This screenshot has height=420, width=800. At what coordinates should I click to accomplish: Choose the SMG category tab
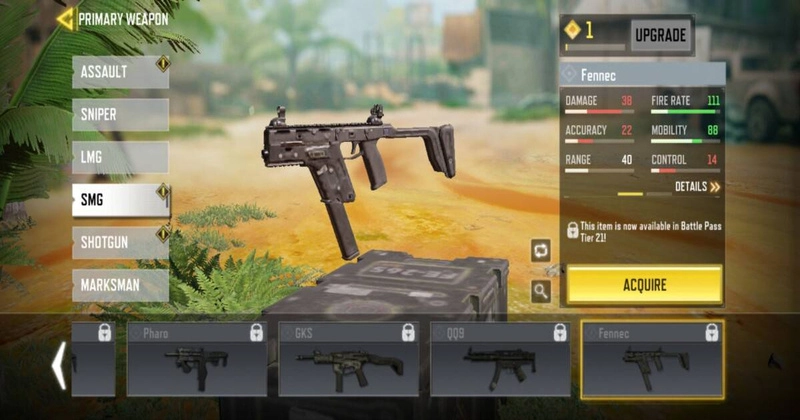[x=120, y=200]
